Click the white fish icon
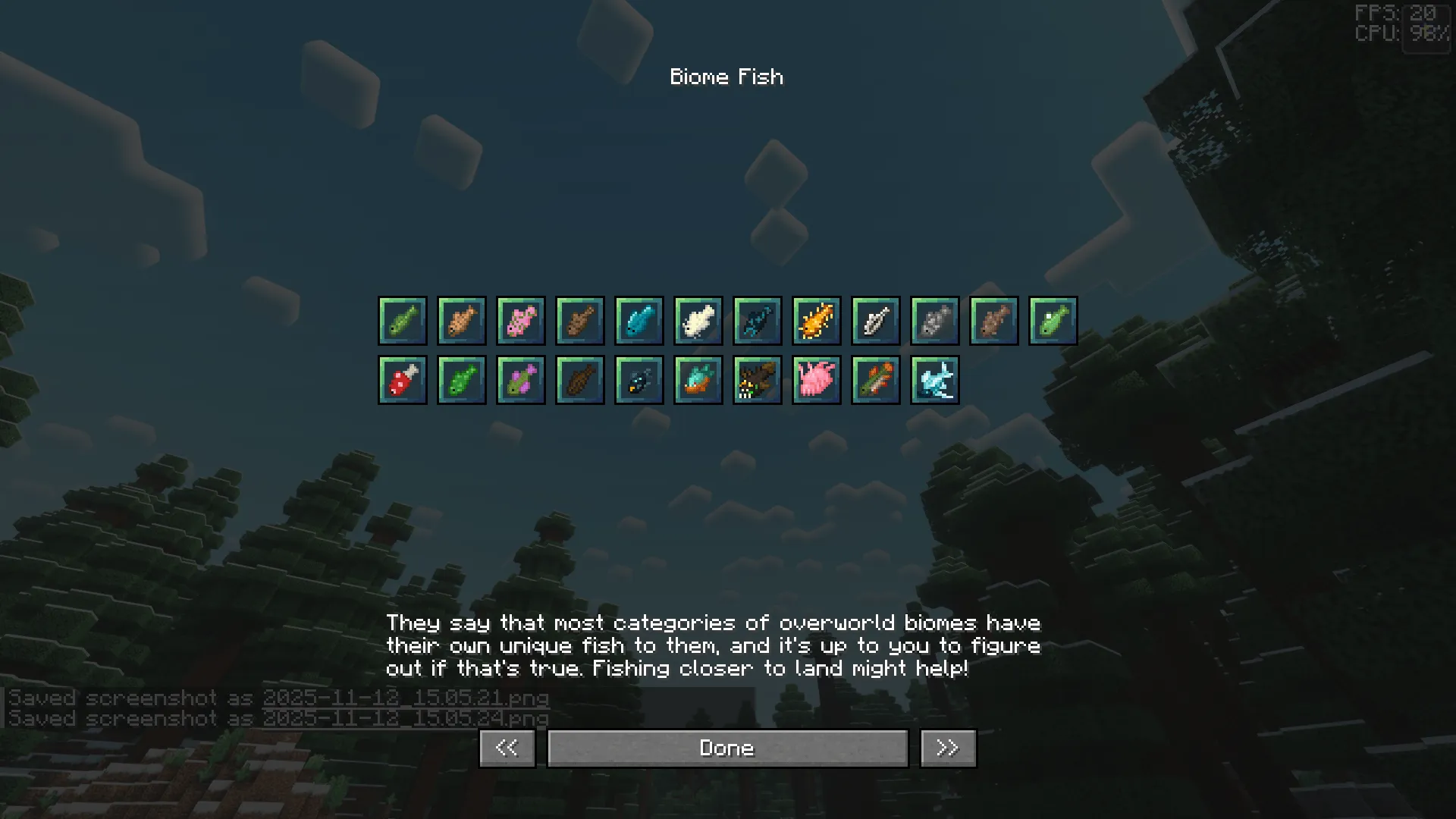The width and height of the screenshot is (1456, 819). point(698,320)
